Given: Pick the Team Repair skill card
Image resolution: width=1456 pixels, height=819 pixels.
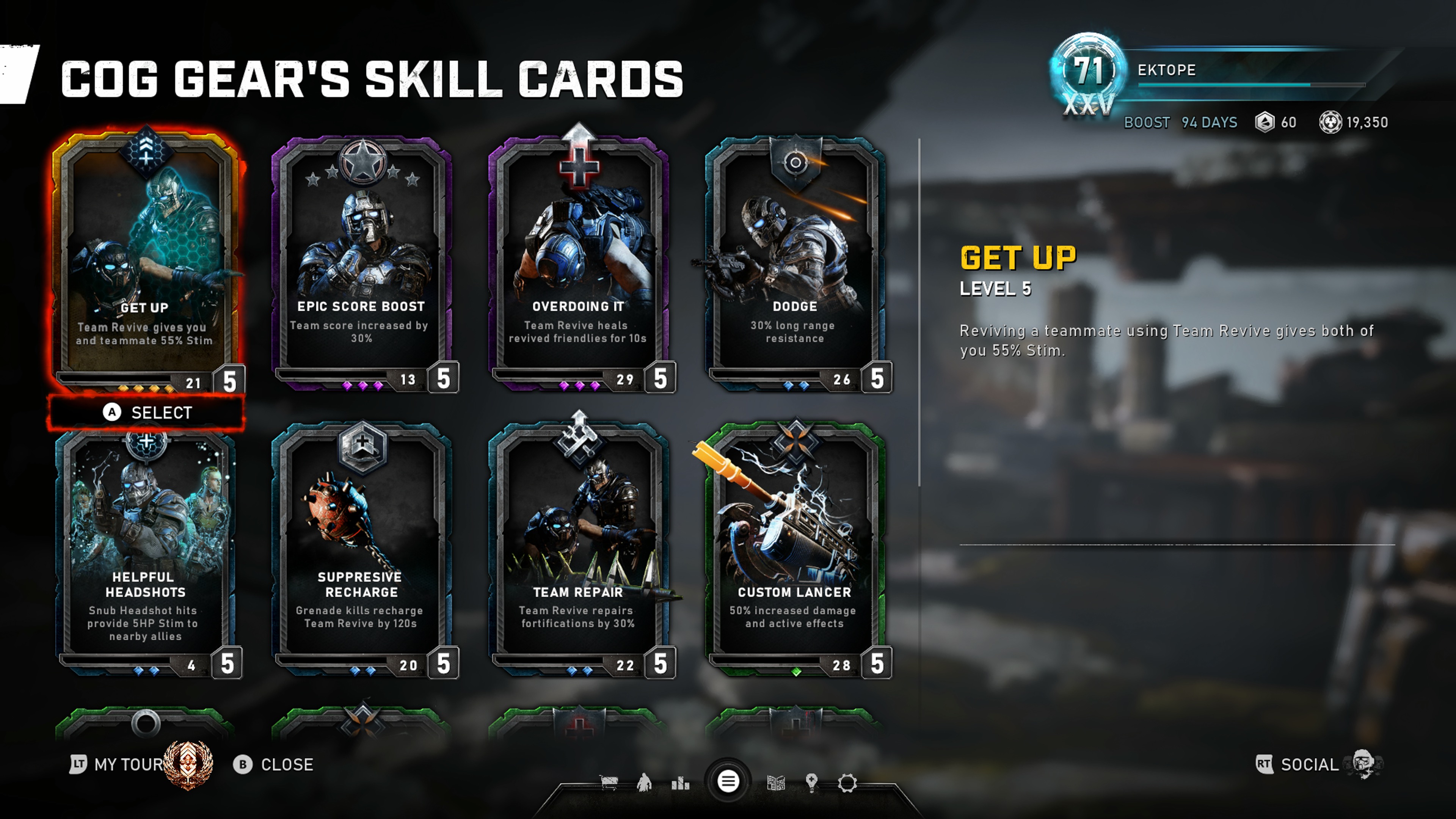Looking at the screenshot, I should pos(578,548).
